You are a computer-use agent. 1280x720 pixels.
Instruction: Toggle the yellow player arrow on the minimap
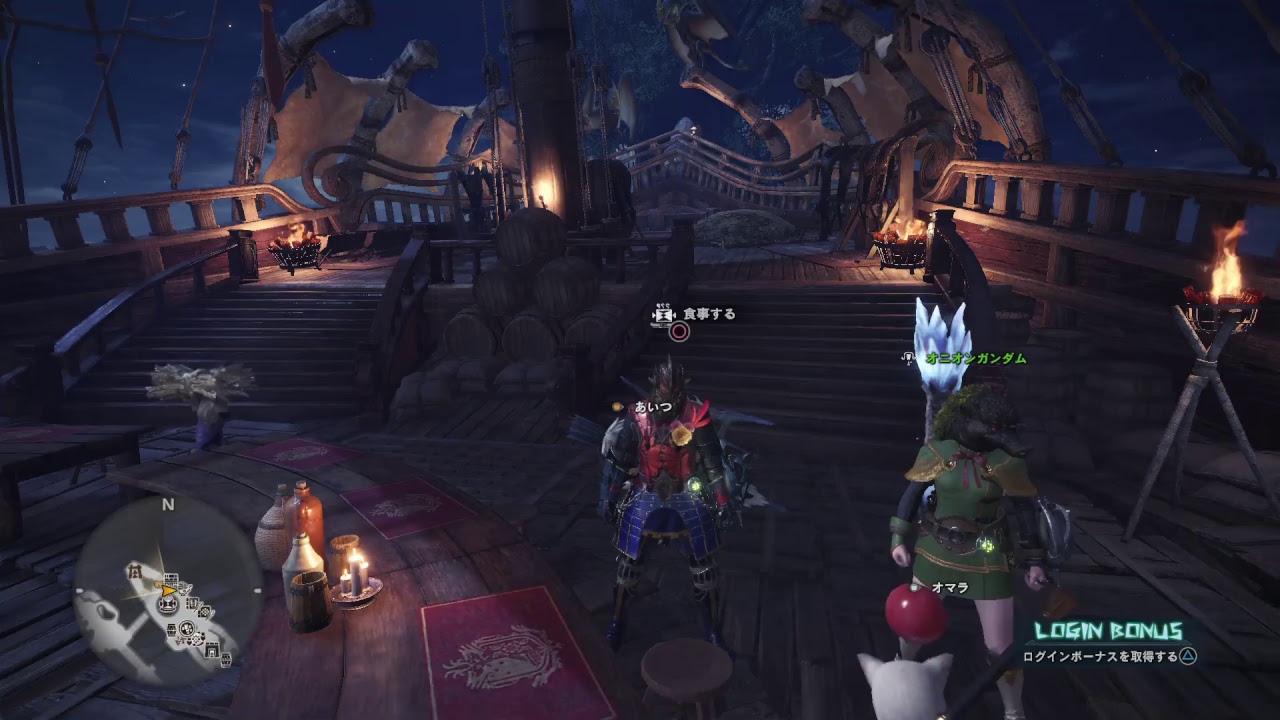tap(168, 591)
